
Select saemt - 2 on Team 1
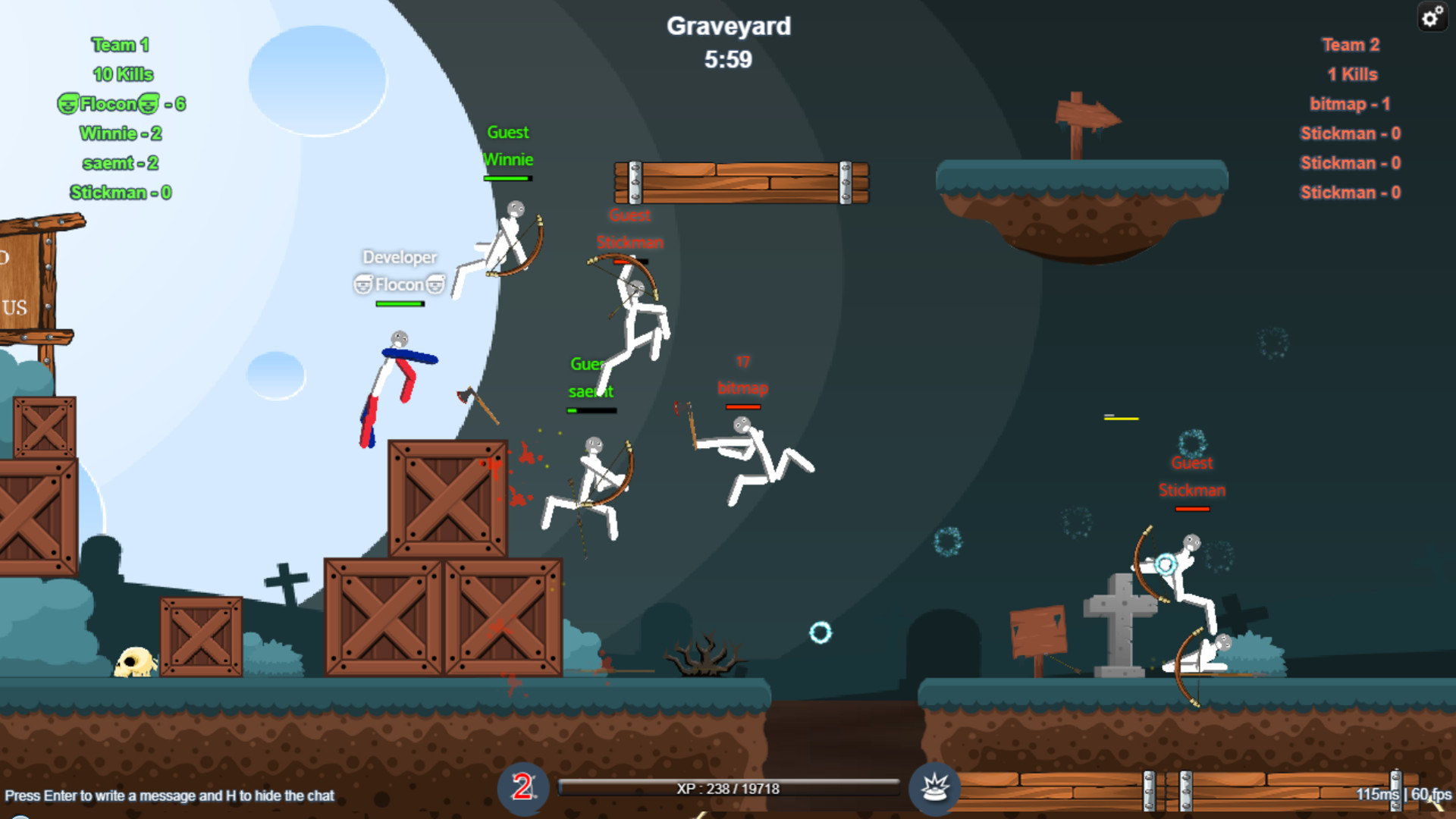coord(119,163)
